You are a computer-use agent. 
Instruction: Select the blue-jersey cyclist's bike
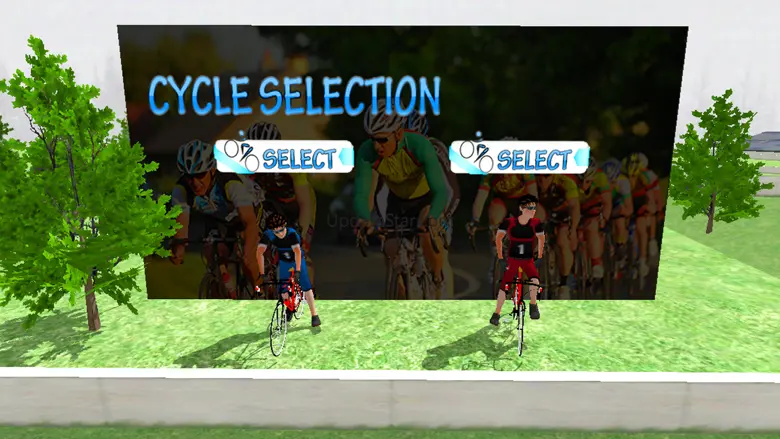[x=284, y=157]
